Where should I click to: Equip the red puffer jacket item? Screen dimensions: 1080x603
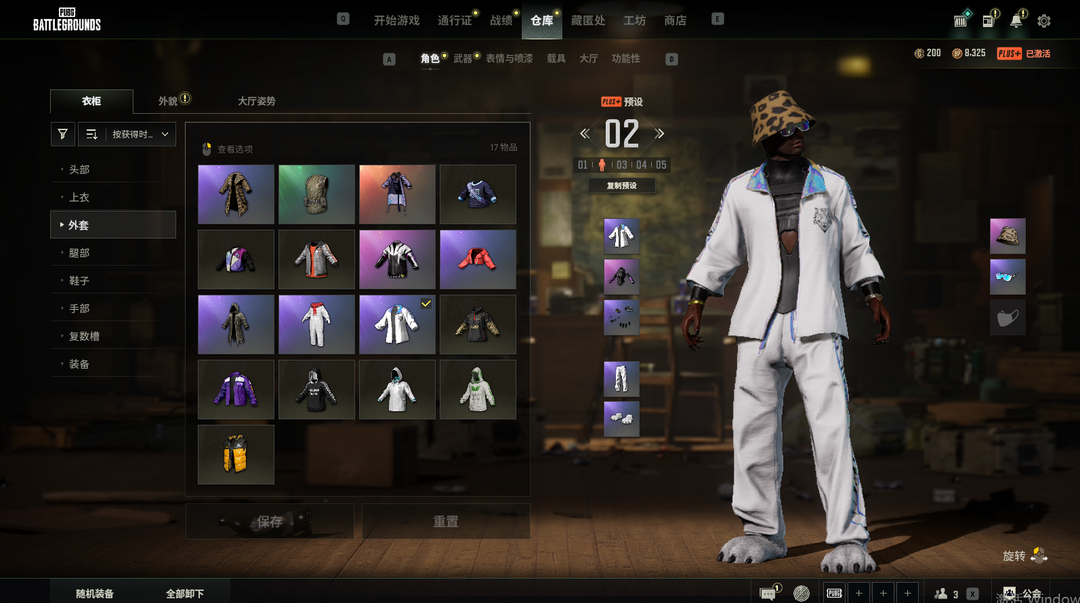tap(477, 260)
